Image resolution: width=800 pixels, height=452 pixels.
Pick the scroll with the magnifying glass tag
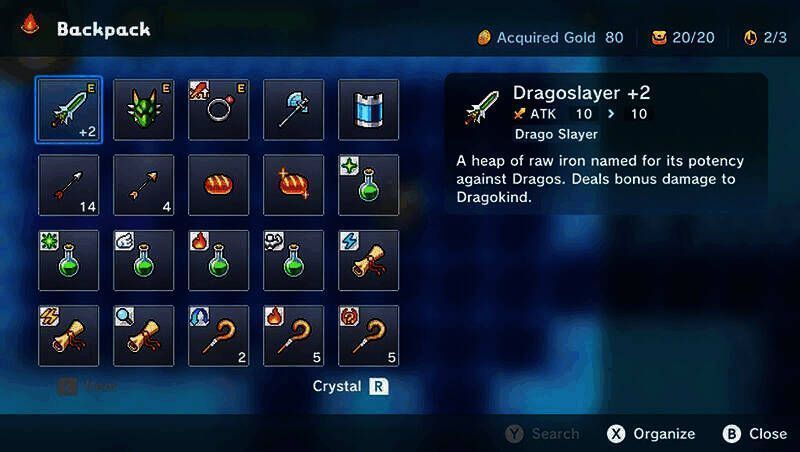point(143,336)
